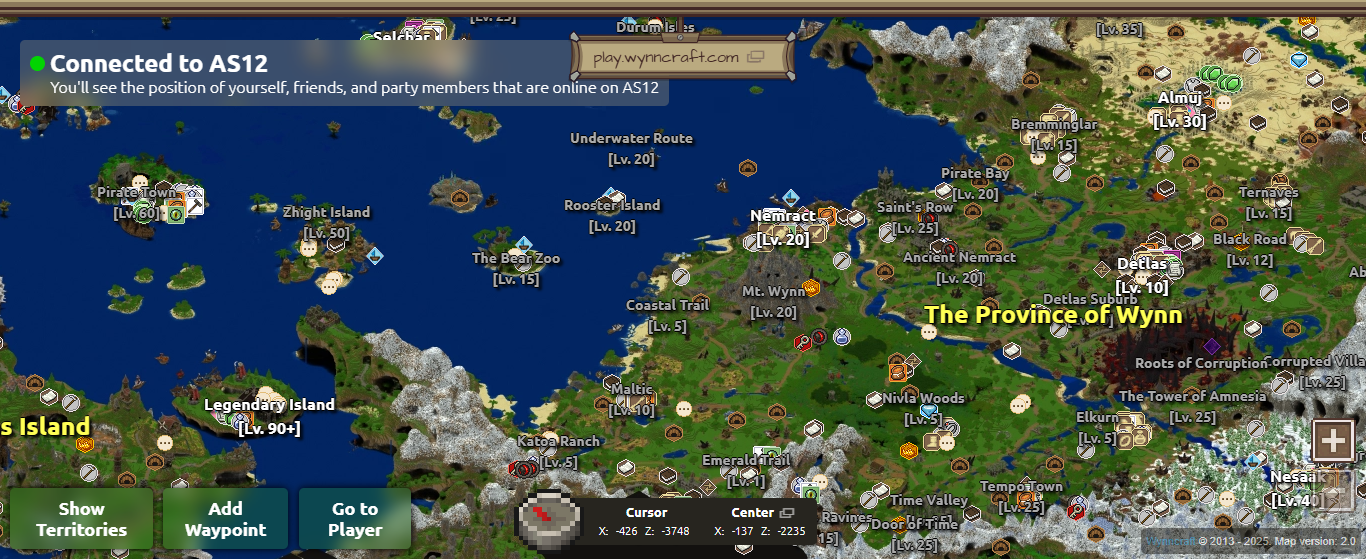This screenshot has width=1366, height=559.
Task: Zoom in with the plus button
Action: tap(1333, 439)
